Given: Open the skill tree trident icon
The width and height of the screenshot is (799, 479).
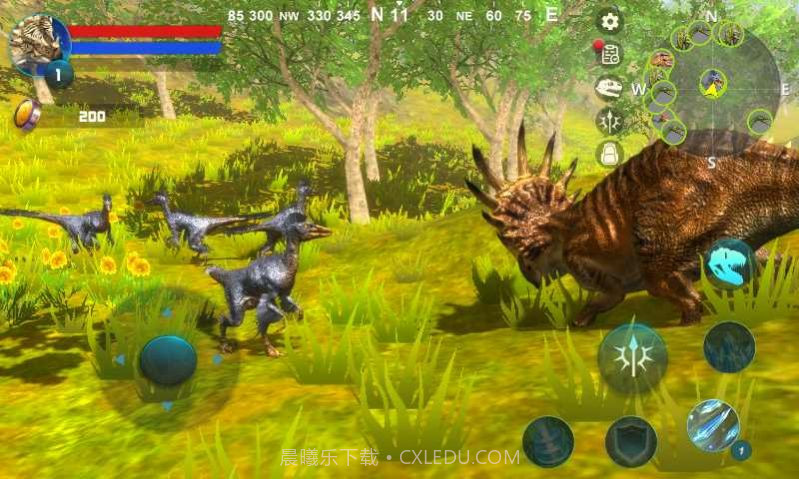Looking at the screenshot, I should click(x=609, y=121).
